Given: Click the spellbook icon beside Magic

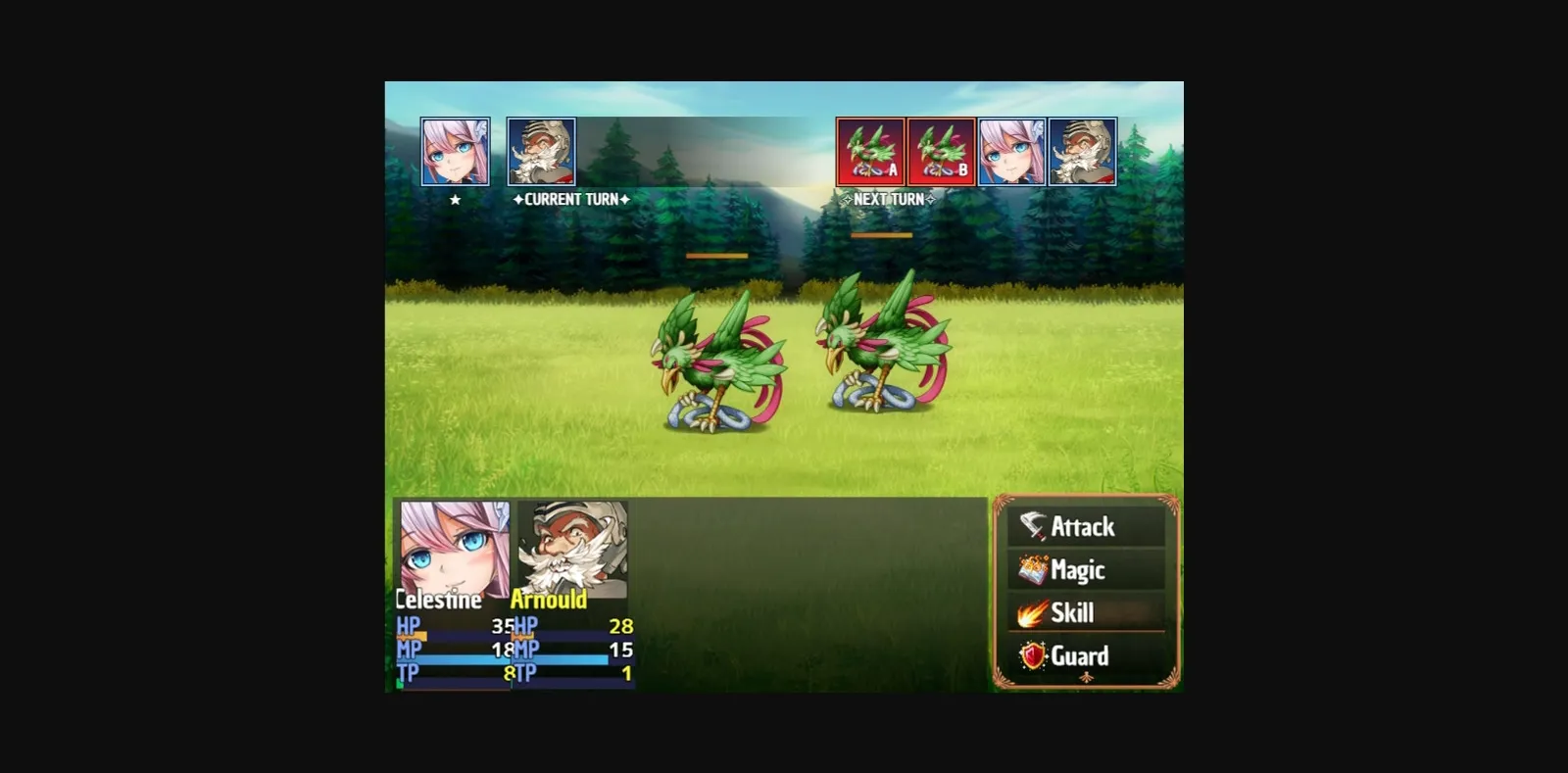Looking at the screenshot, I should [x=1031, y=569].
